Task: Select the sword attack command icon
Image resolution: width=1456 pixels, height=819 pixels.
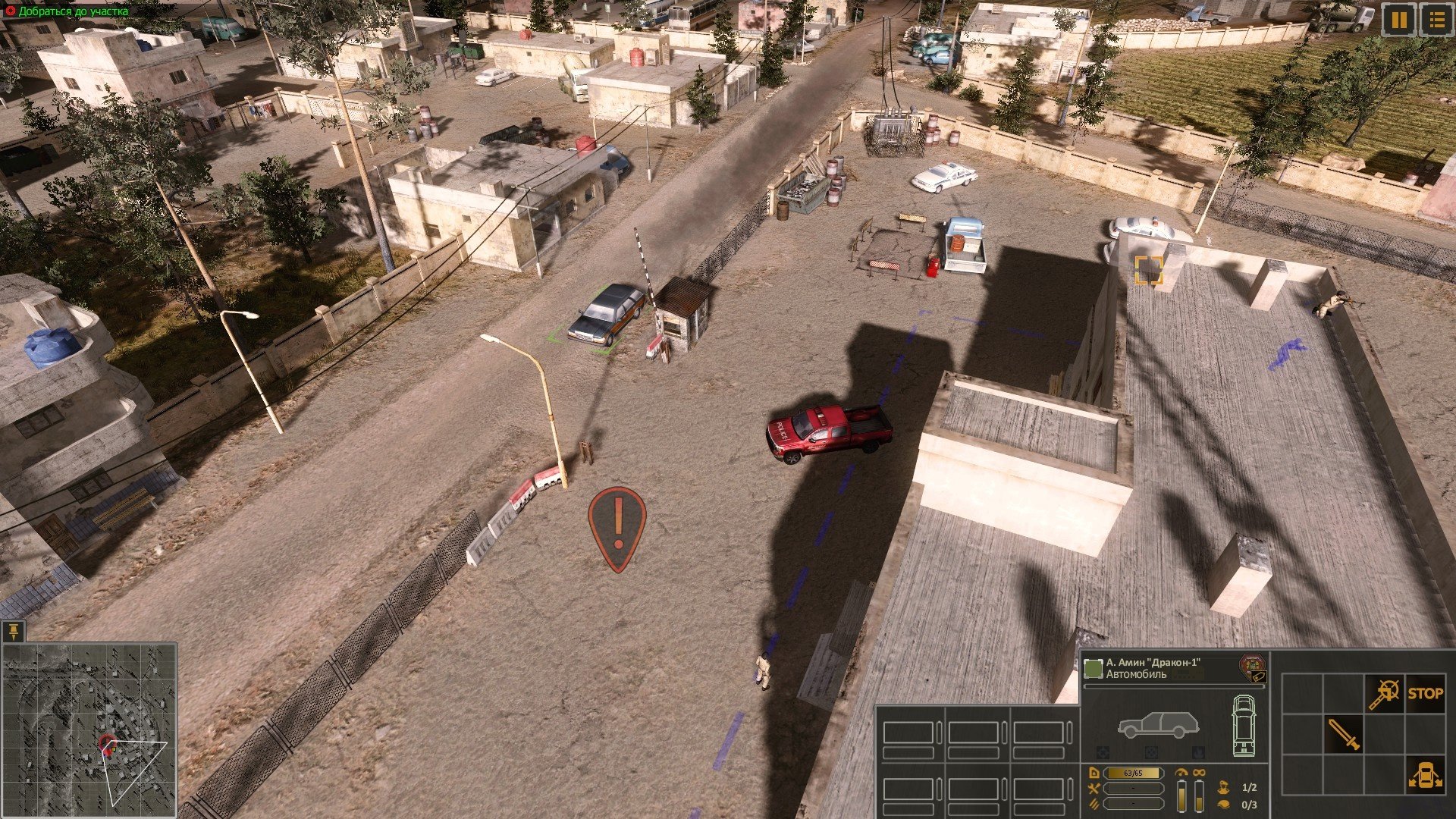Action: click(x=1344, y=734)
